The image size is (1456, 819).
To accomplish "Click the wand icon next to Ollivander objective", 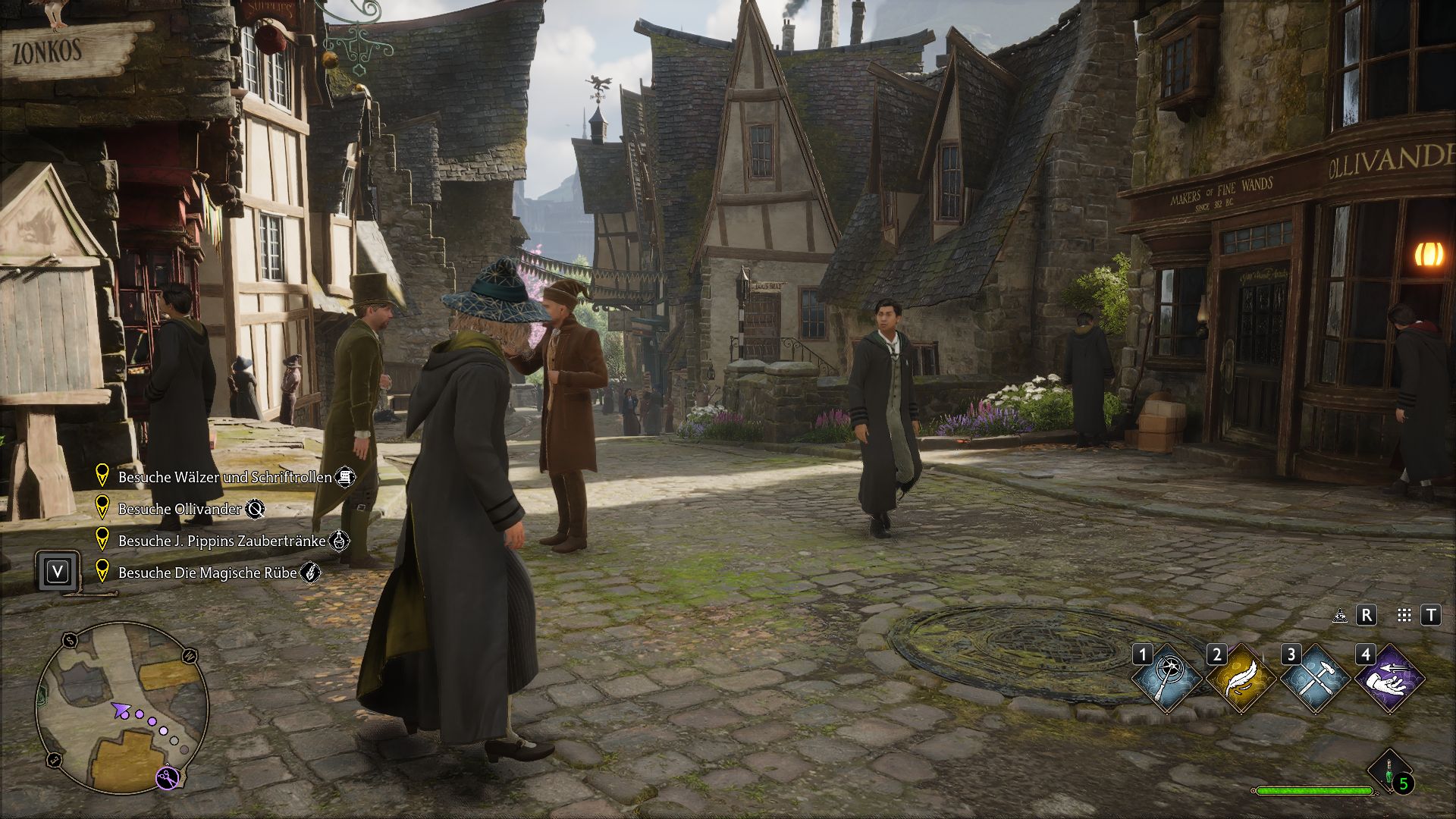I will coord(256,510).
